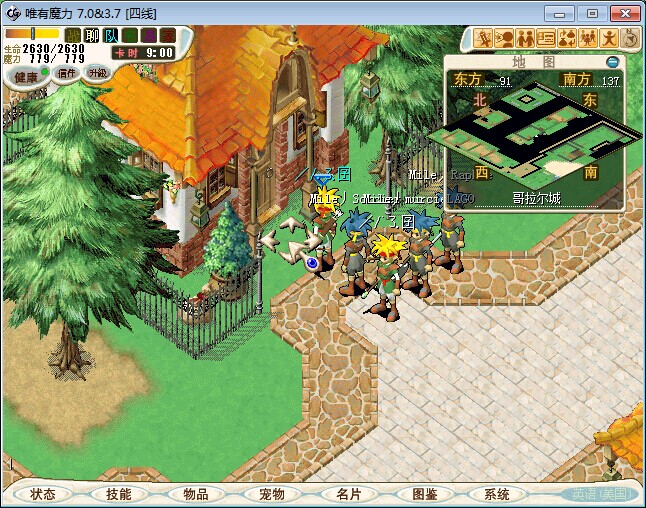Select the two-people party action icon
646x508 pixels.
[x=526, y=39]
